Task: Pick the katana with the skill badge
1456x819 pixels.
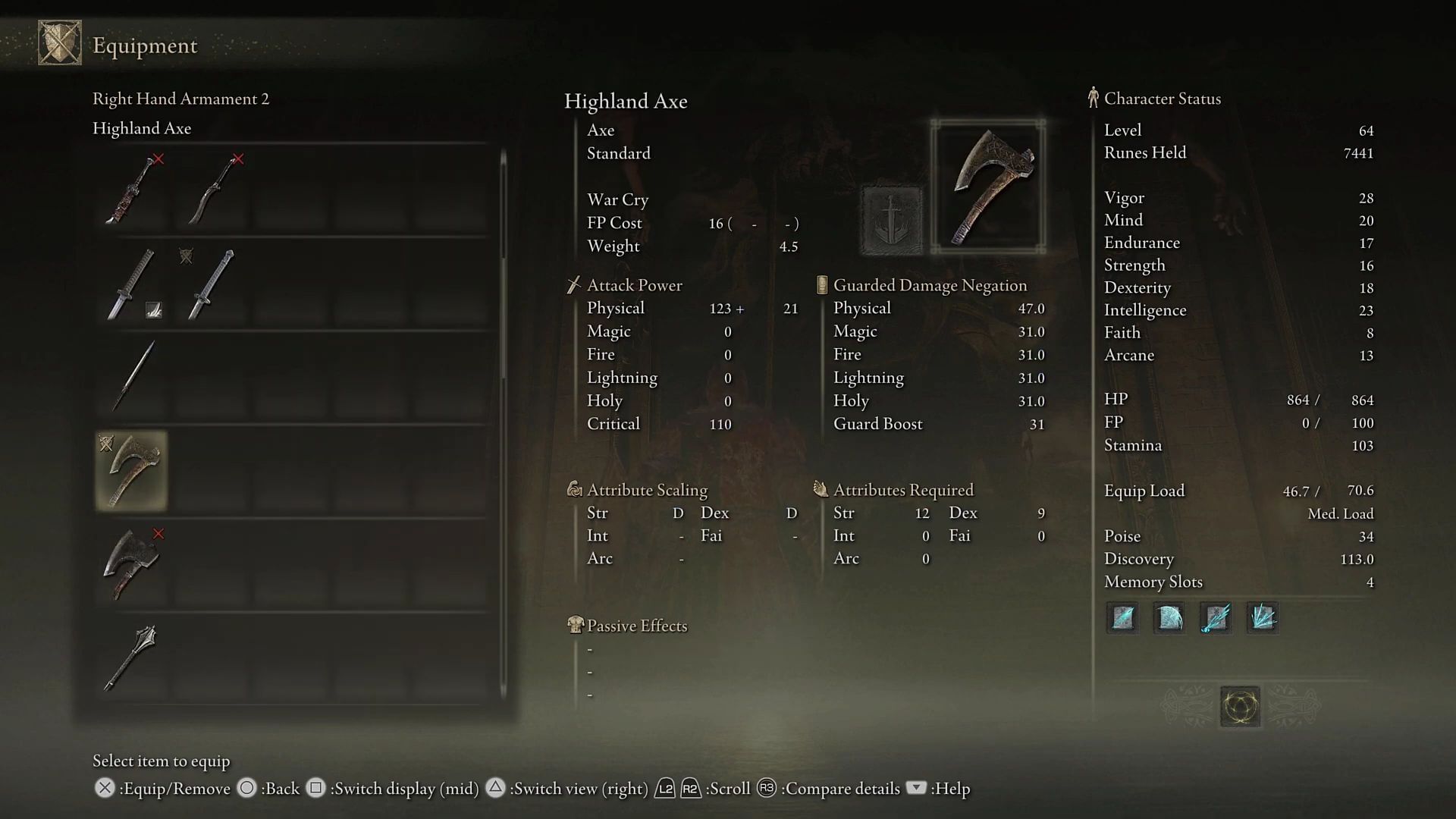Action: (x=132, y=284)
